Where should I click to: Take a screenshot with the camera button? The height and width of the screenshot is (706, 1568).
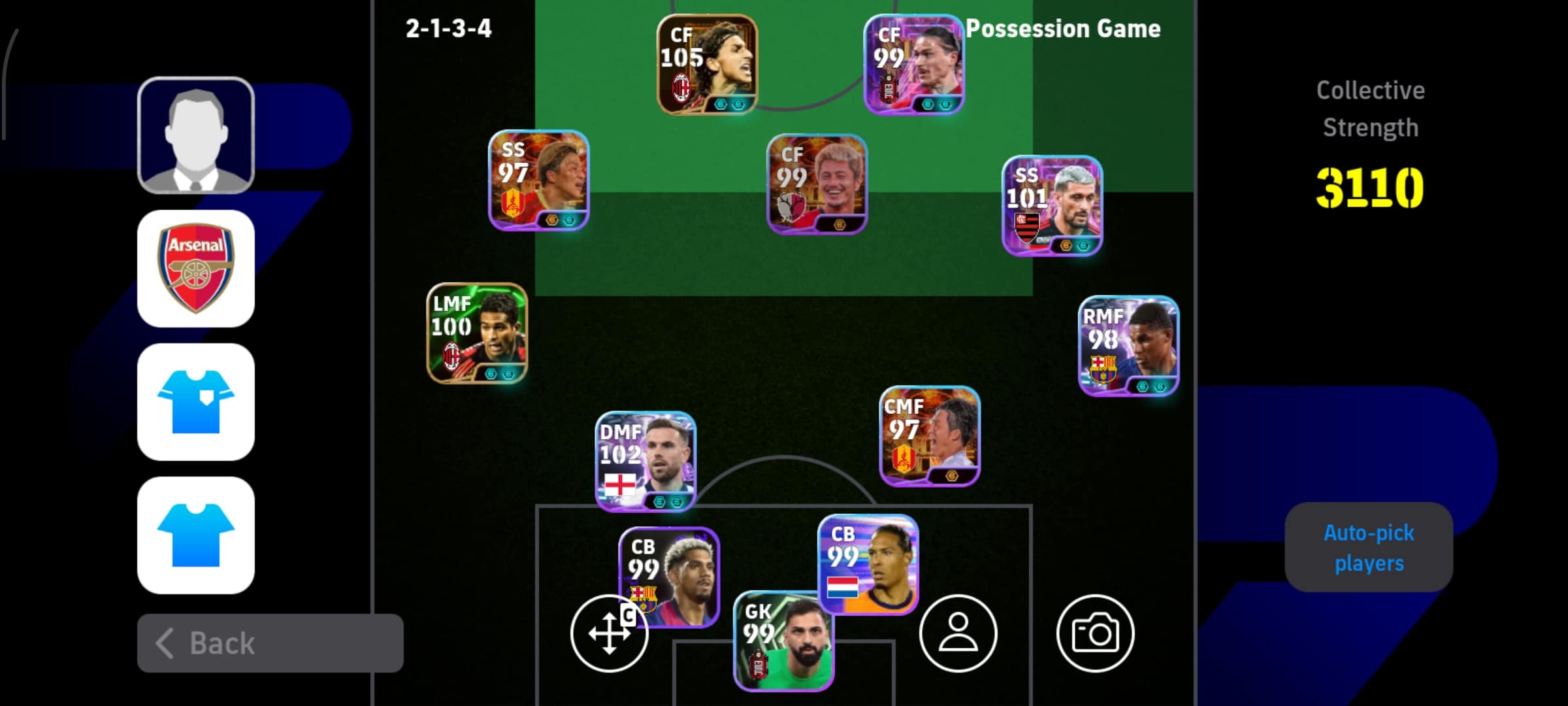(1095, 633)
